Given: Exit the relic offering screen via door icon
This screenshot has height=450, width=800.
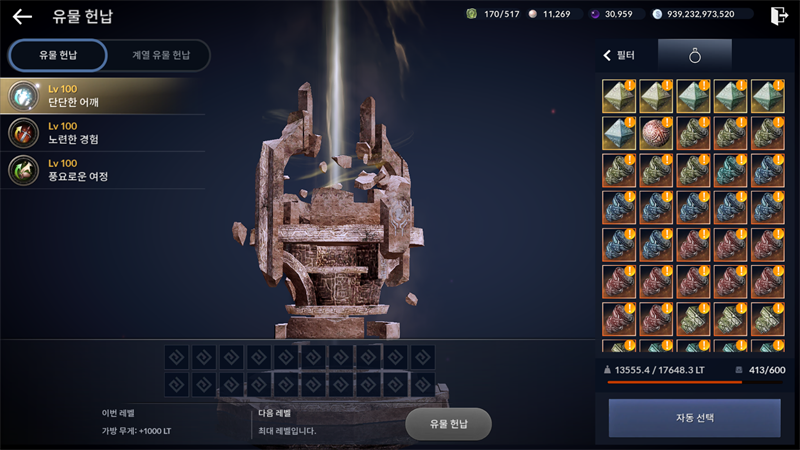Looking at the screenshot, I should (779, 15).
